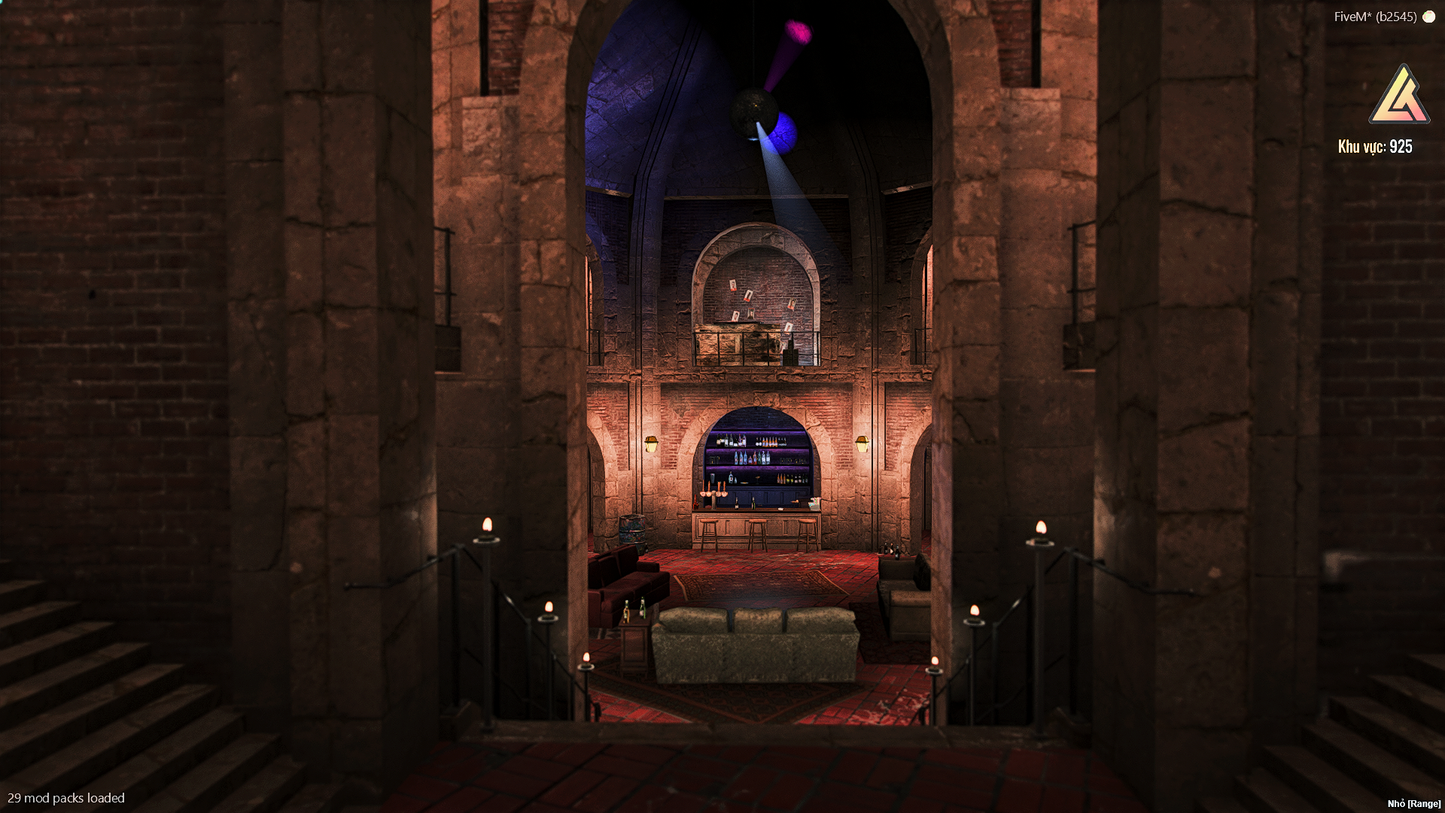Select the 29 mod packs loaded notification
Screen dimensions: 1445x813
point(67,798)
